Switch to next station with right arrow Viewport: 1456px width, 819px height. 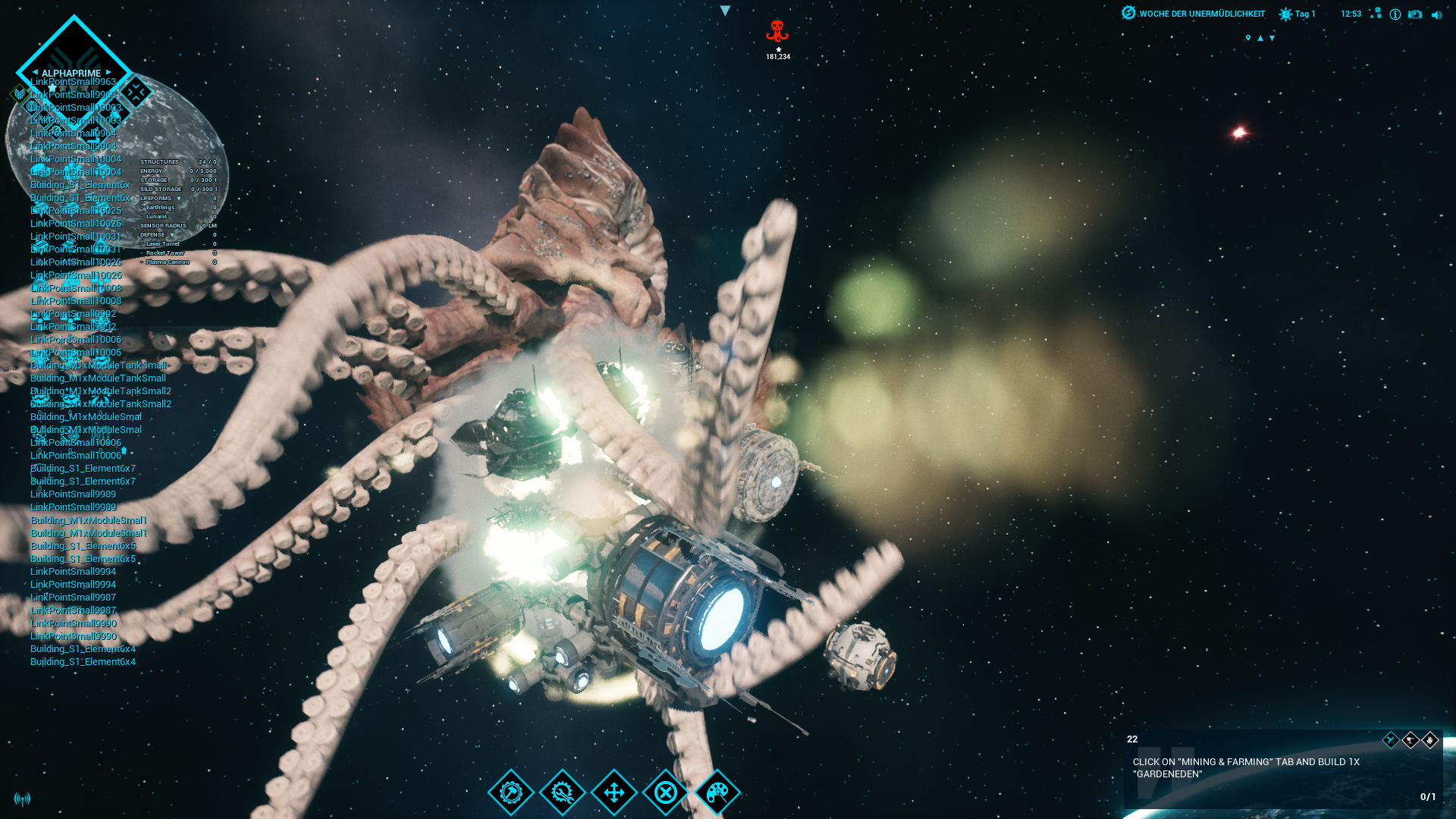pyautogui.click(x=108, y=73)
